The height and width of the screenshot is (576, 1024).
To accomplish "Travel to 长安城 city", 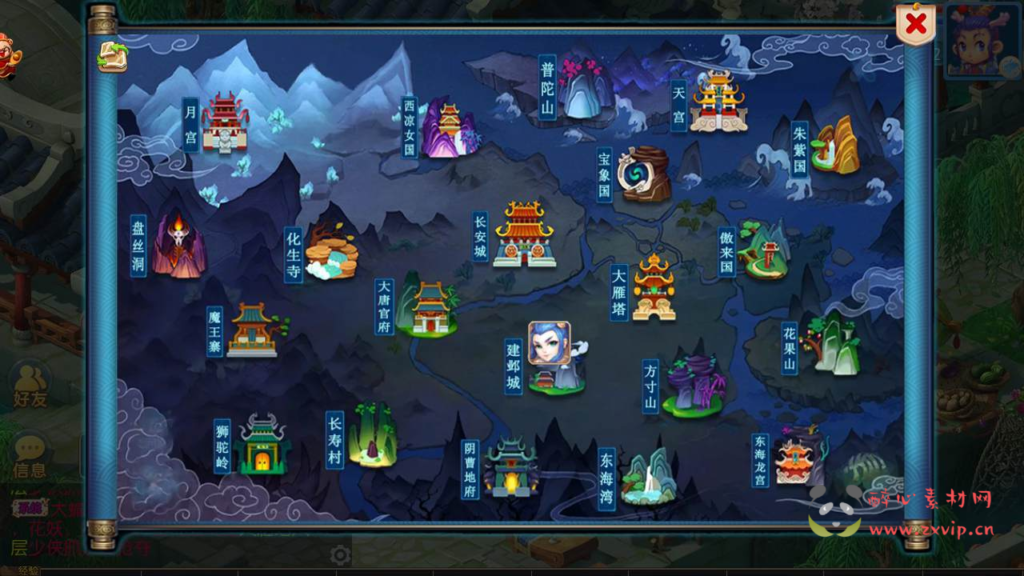I will tap(524, 234).
